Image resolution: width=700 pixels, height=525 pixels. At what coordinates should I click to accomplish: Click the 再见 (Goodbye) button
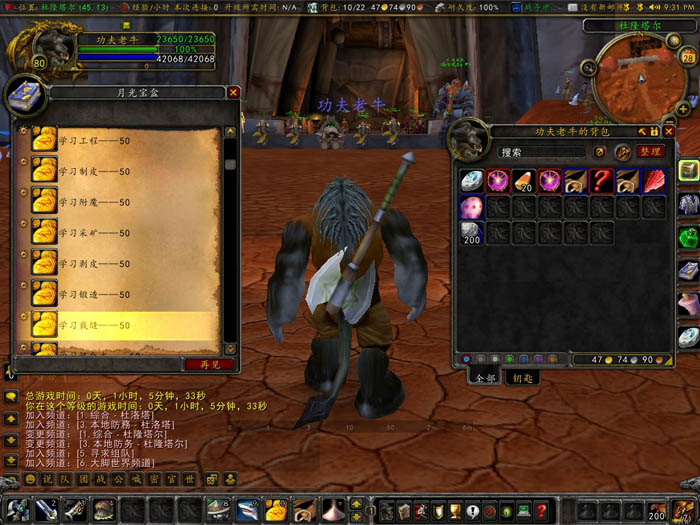pyautogui.click(x=209, y=364)
